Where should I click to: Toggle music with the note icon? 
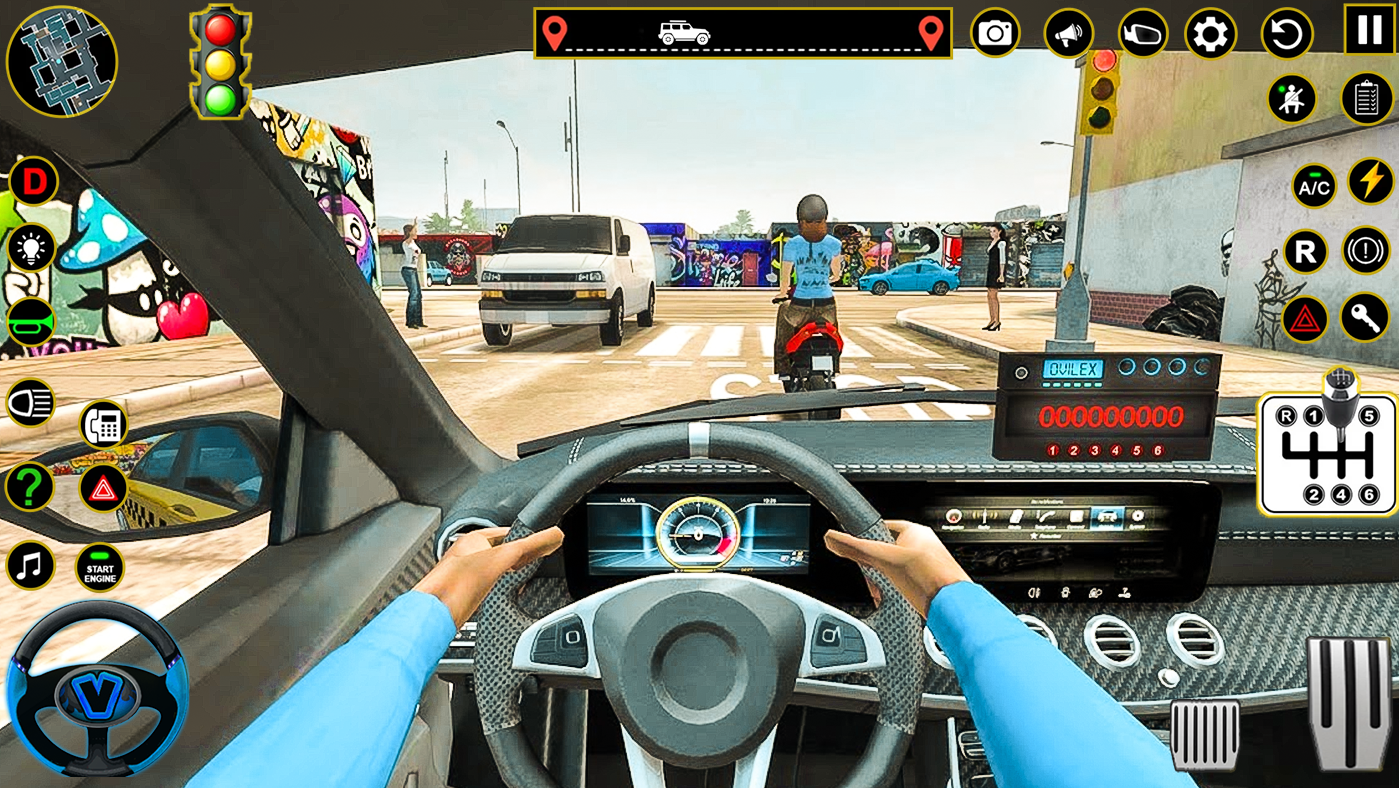pos(32,566)
